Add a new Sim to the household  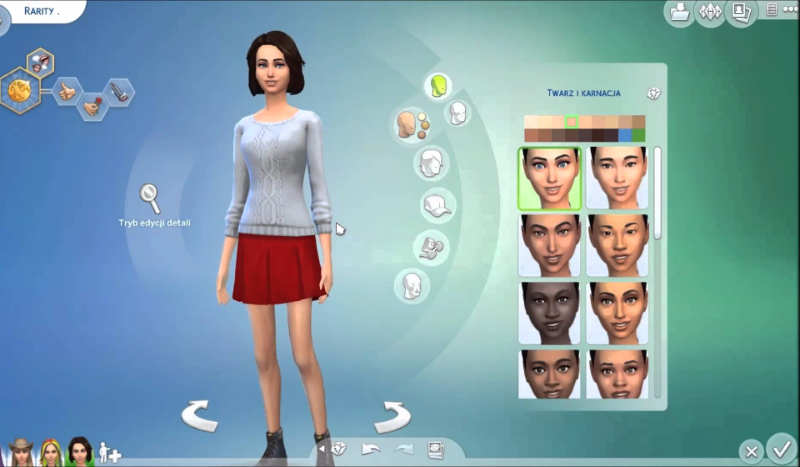coord(110,454)
